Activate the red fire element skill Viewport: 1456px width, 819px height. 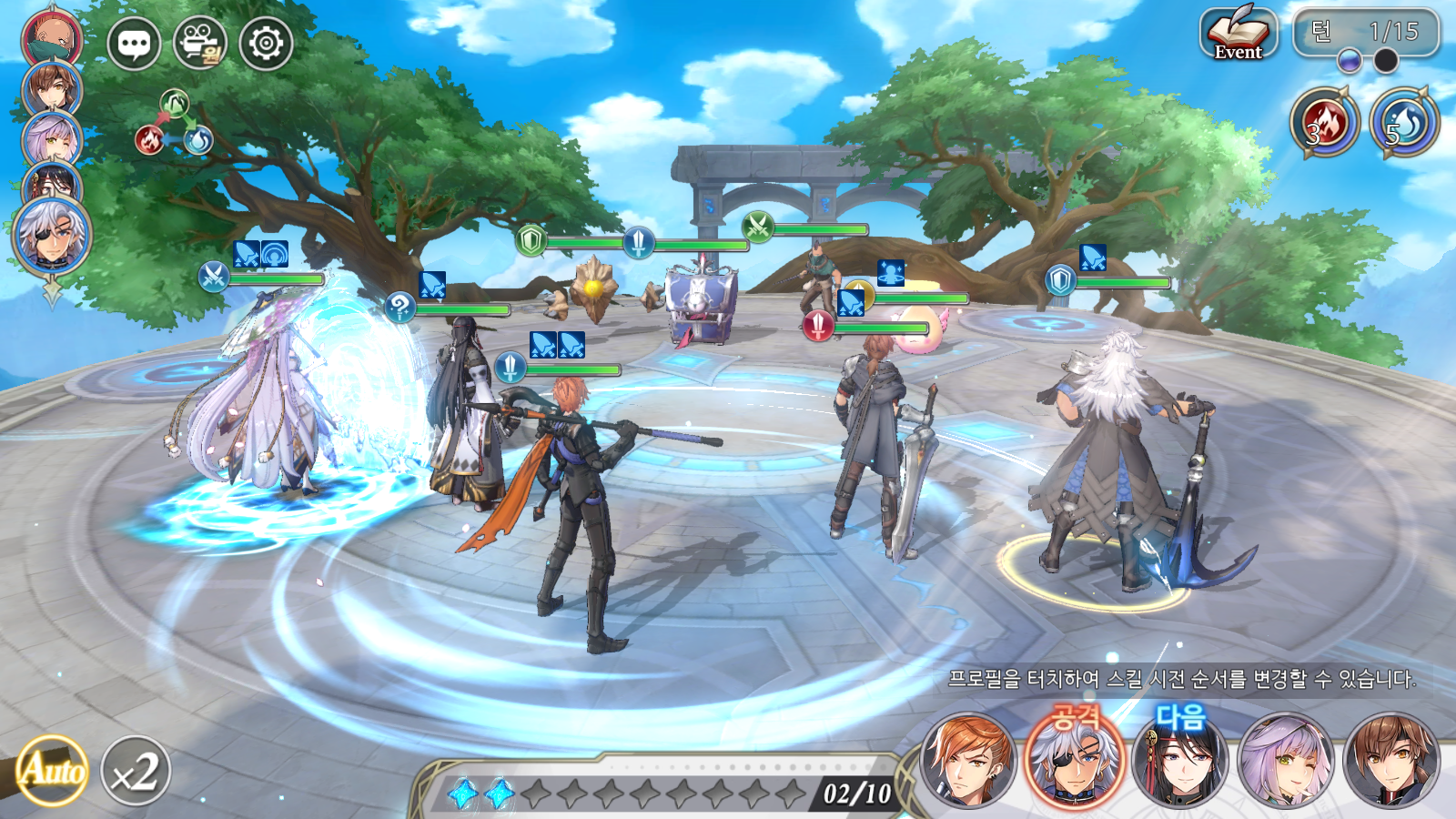point(1324,122)
